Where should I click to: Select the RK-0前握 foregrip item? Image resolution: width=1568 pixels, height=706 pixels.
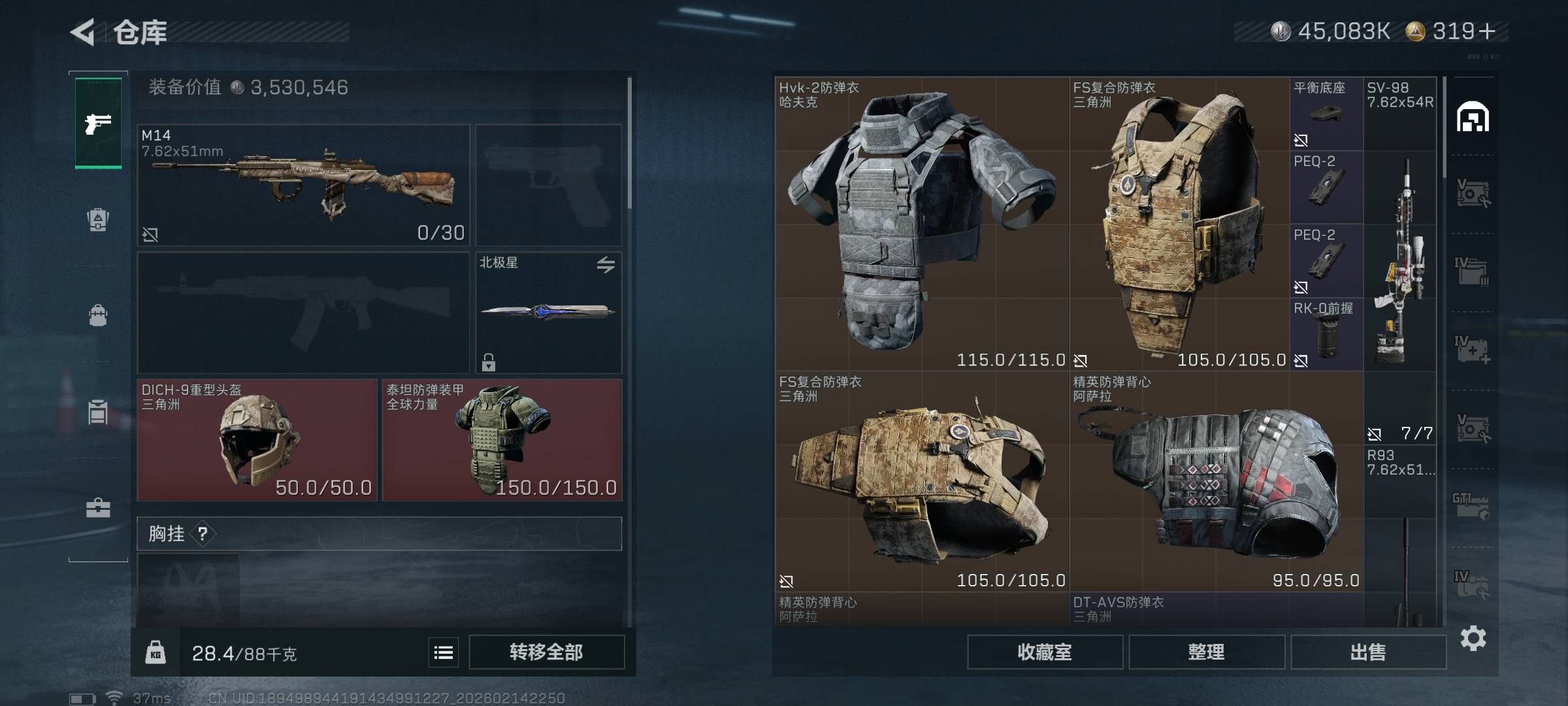[1326, 334]
